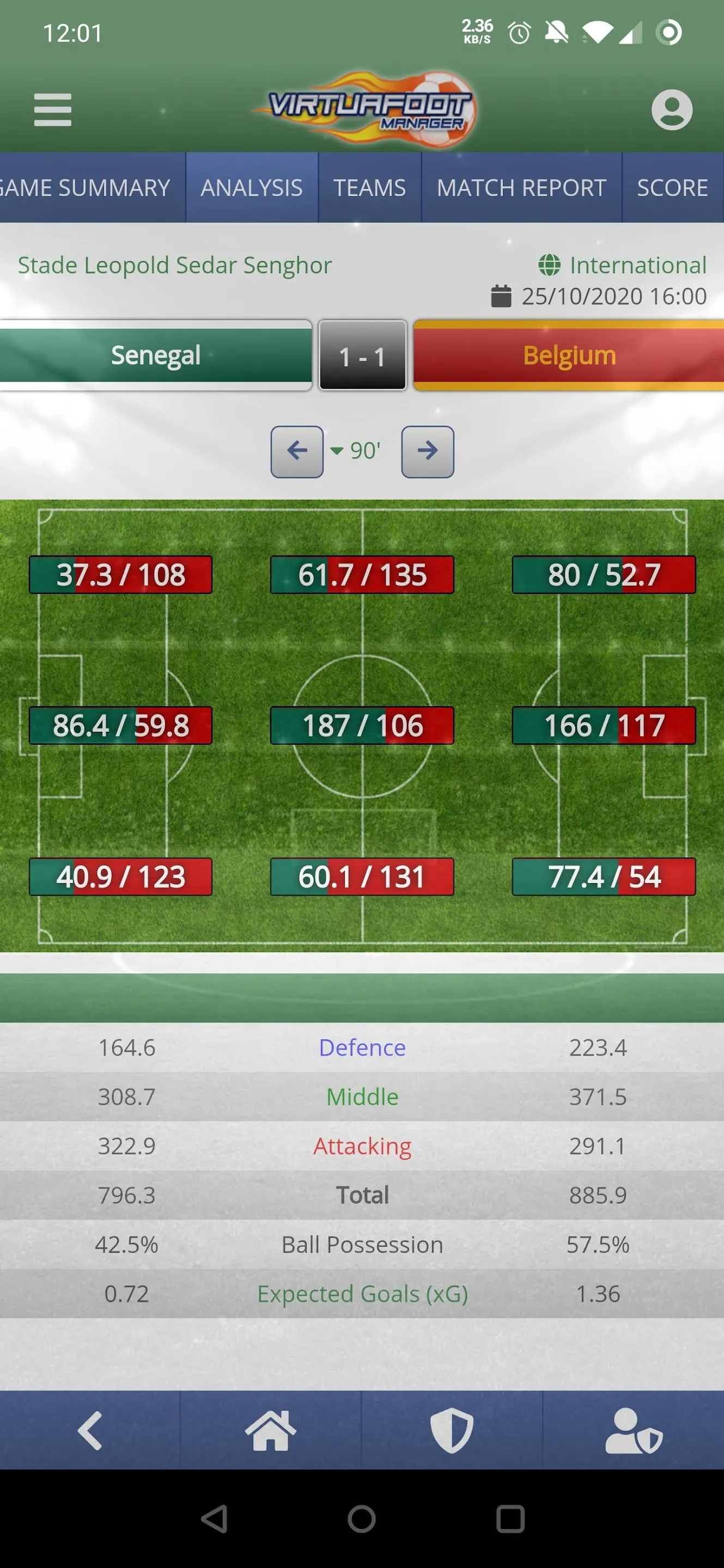
Task: Switch to the TEAMS tab
Action: [x=369, y=187]
